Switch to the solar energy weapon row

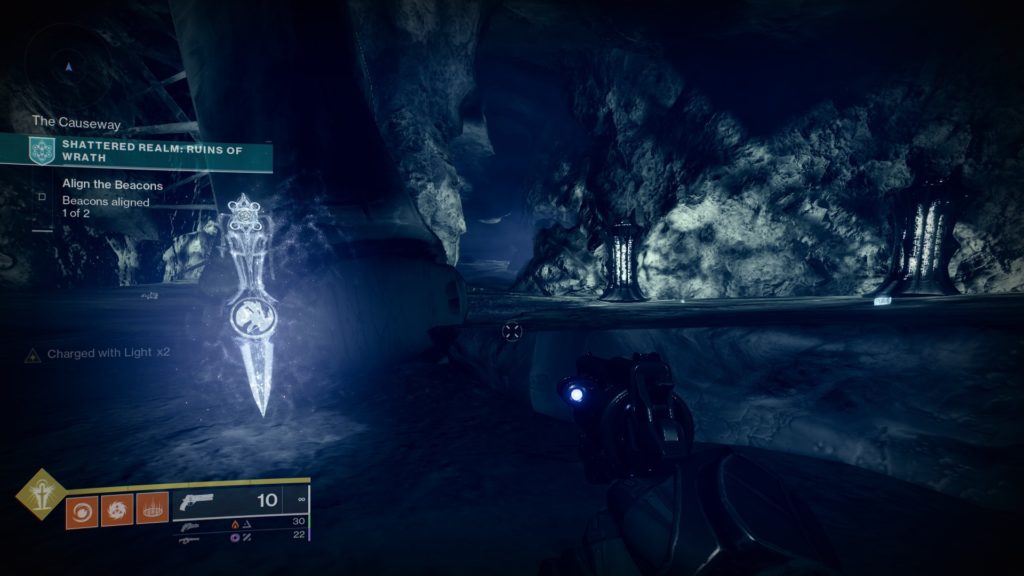[240, 523]
